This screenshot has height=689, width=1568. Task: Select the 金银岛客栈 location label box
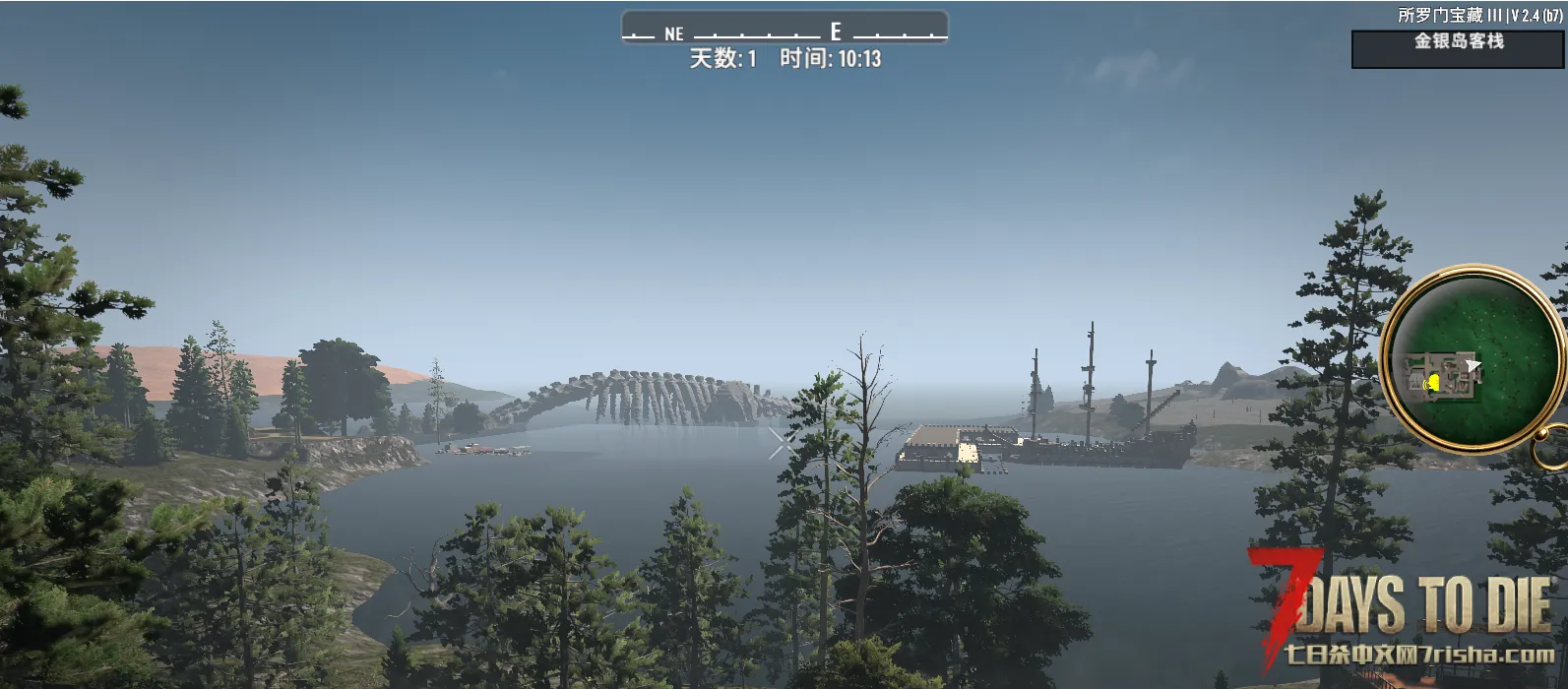1458,48
